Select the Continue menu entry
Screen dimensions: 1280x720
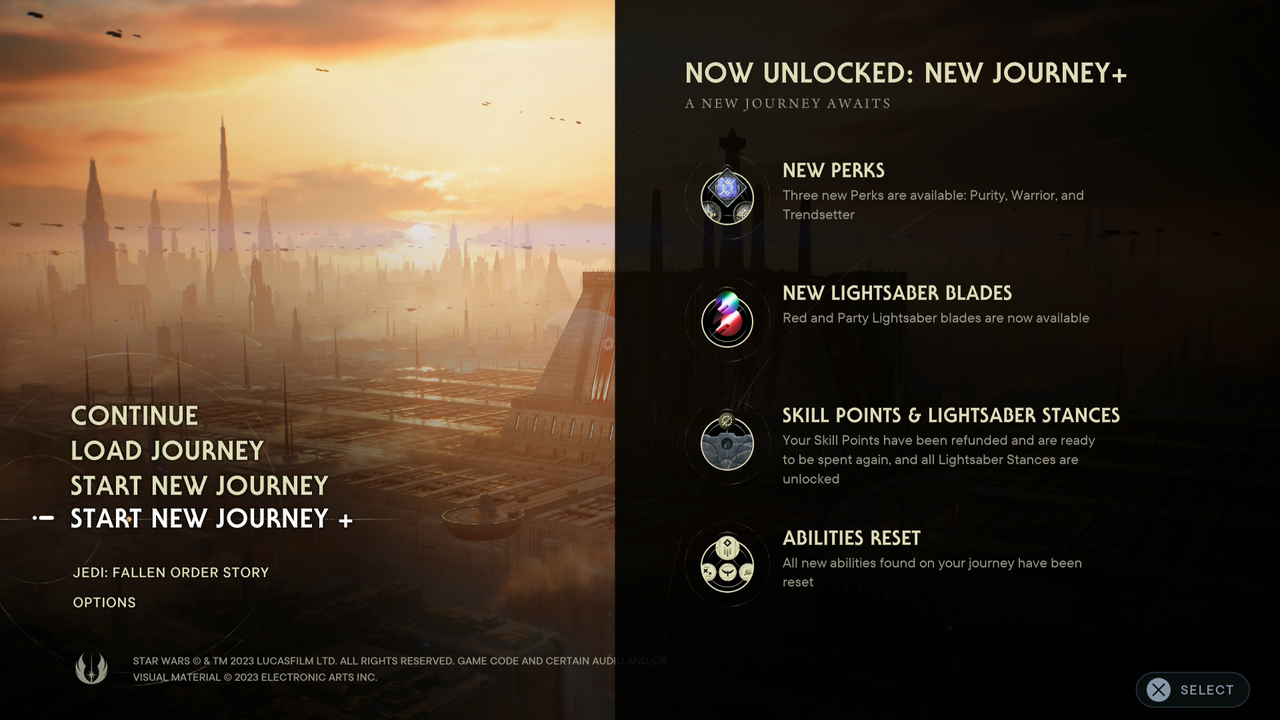(134, 415)
